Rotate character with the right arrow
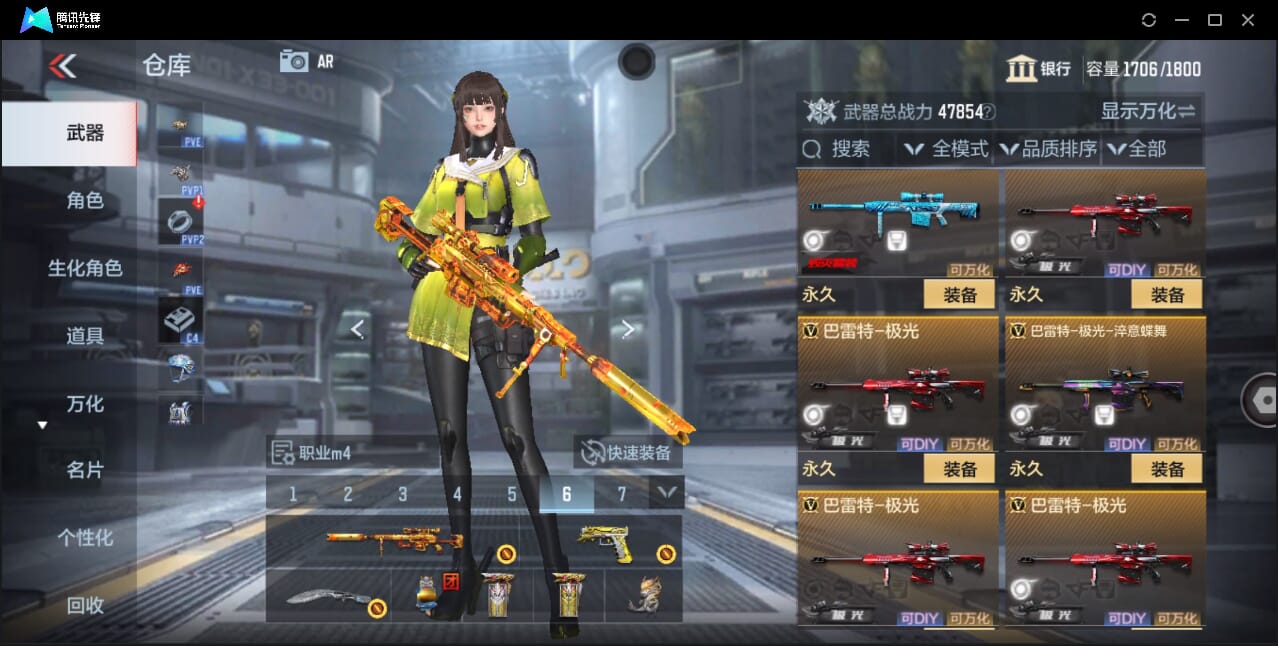The height and width of the screenshot is (646, 1278). [x=628, y=329]
